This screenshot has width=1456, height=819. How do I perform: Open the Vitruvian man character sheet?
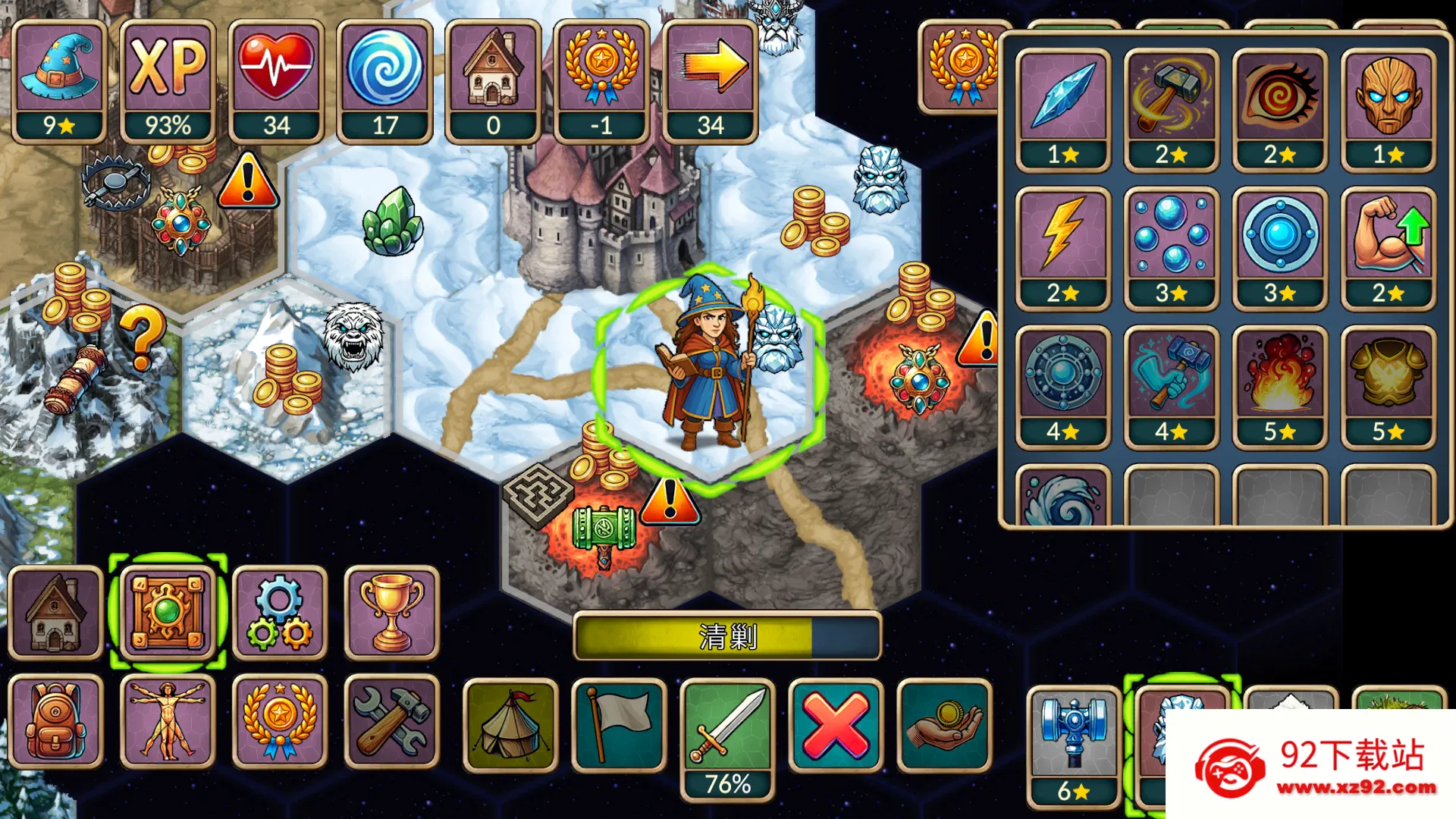168,721
